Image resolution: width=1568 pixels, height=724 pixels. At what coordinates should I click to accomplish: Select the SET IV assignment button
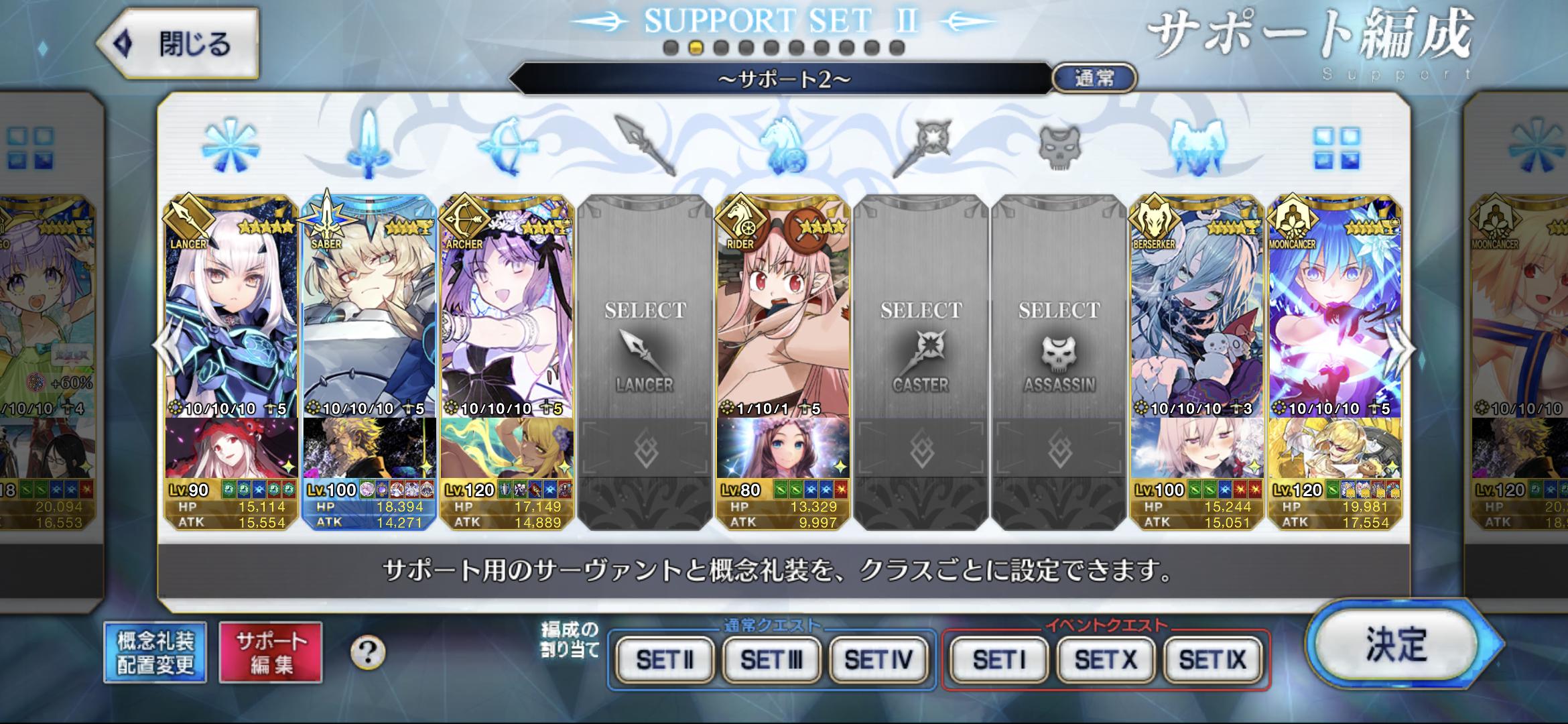pos(878,660)
